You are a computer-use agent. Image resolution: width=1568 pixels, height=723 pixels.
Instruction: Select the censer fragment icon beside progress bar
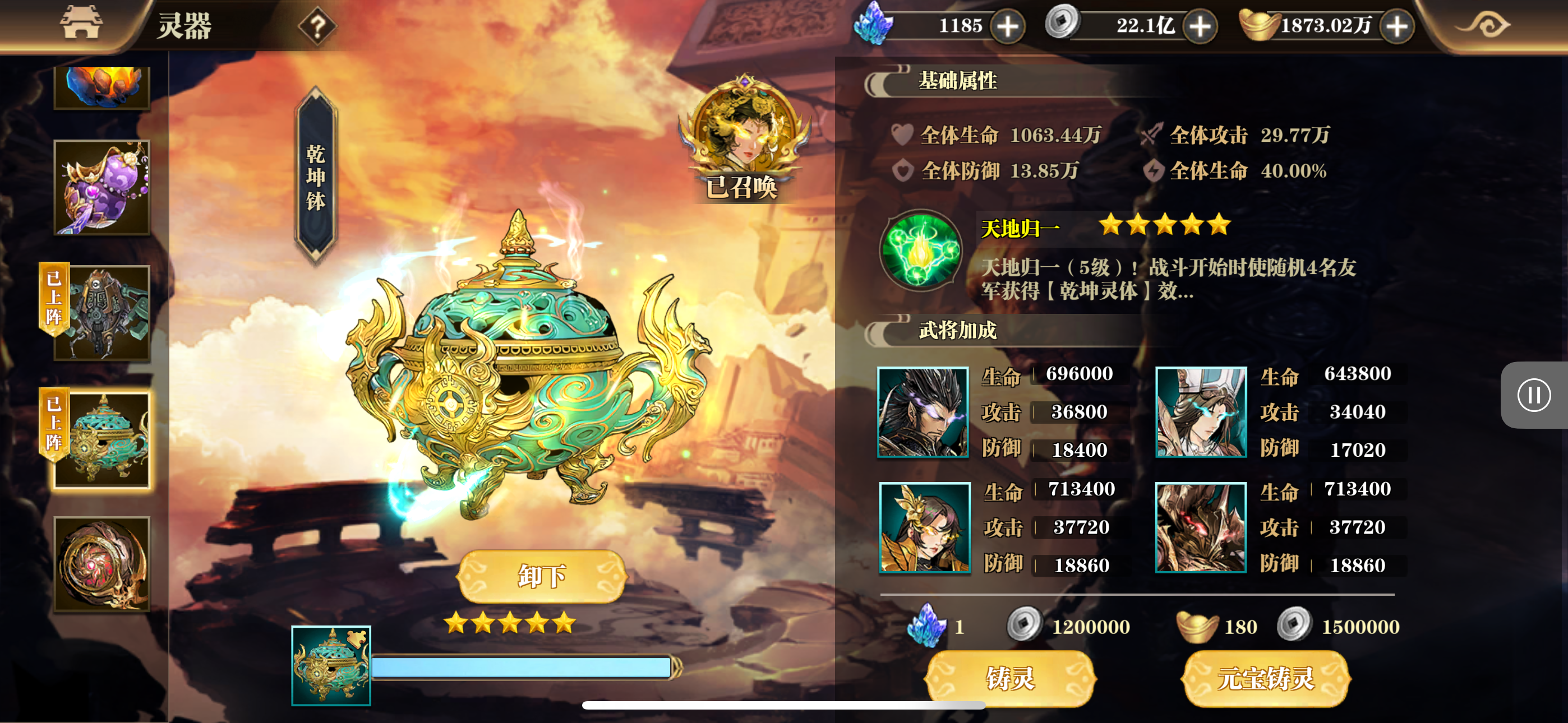(x=331, y=666)
